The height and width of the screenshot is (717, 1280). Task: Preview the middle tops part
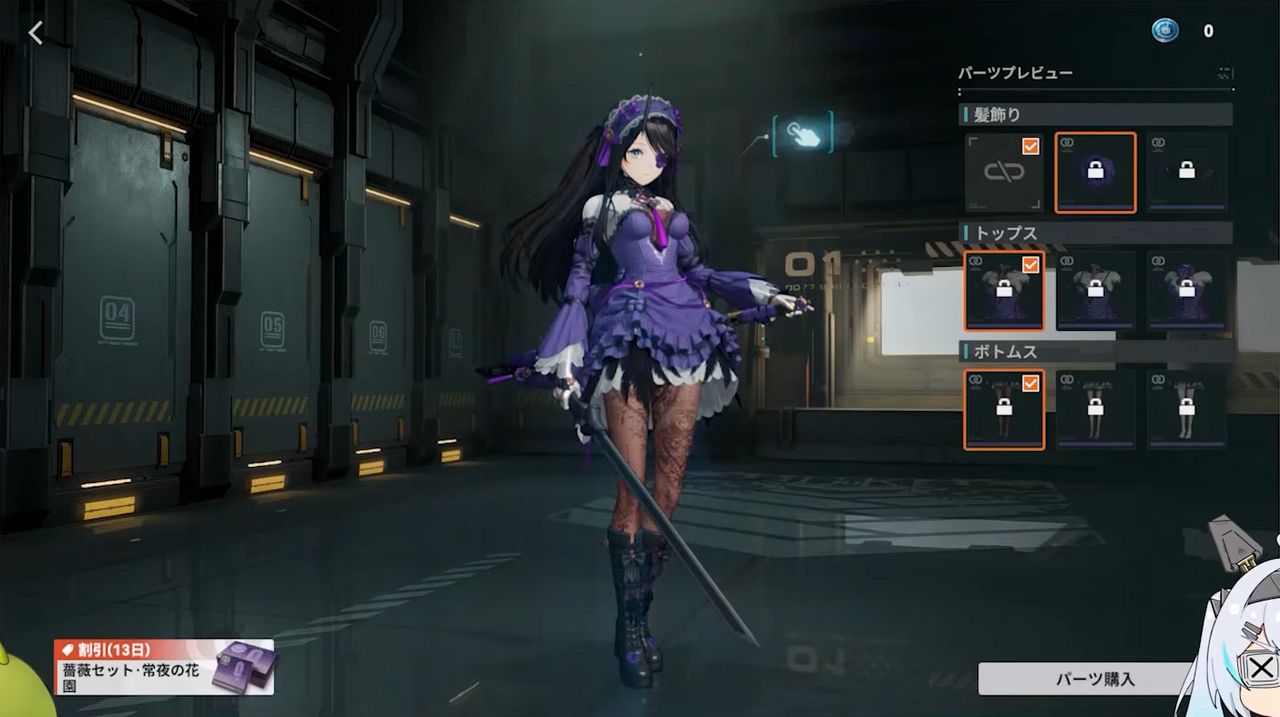(1095, 291)
